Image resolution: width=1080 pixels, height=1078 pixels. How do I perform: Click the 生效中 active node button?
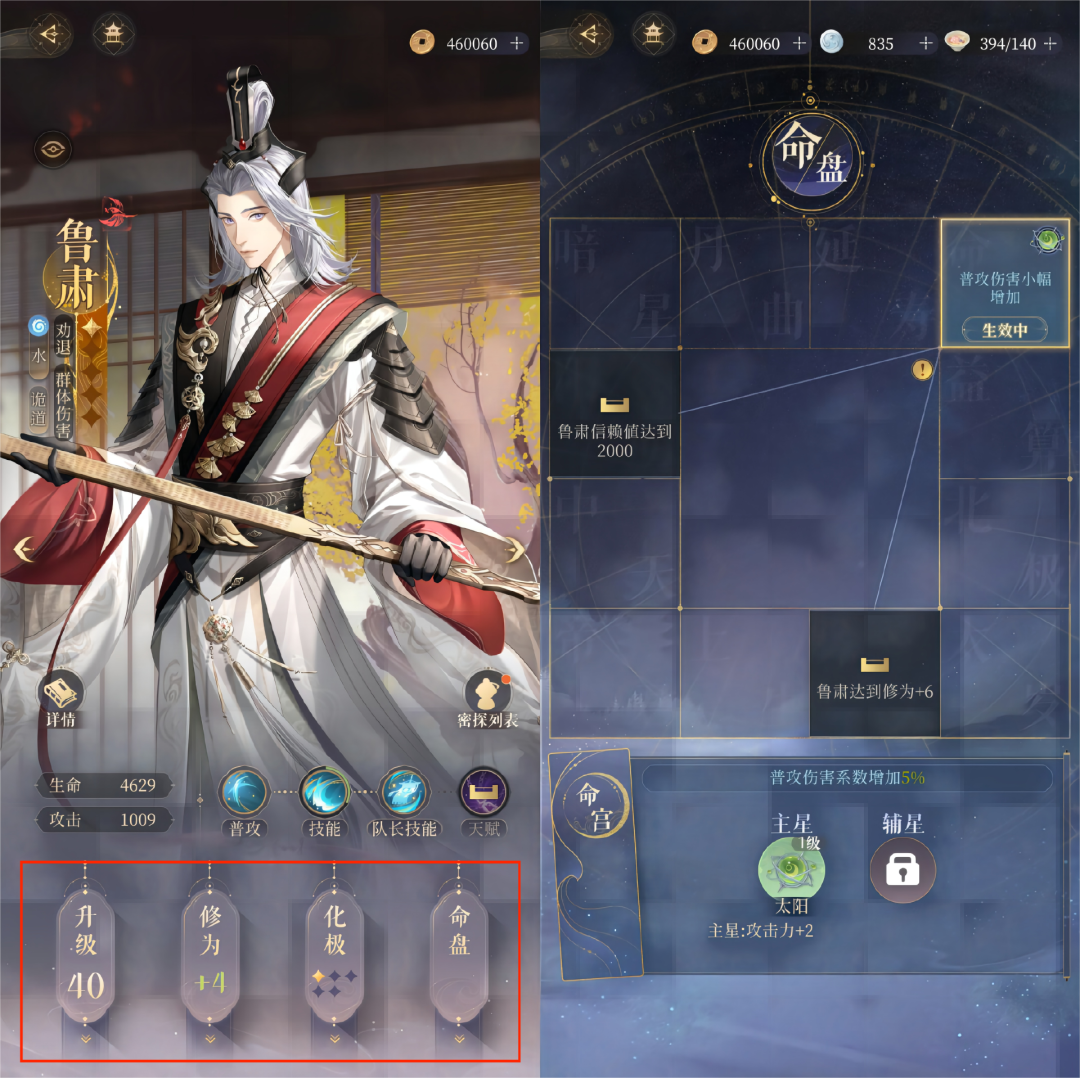(x=1004, y=330)
